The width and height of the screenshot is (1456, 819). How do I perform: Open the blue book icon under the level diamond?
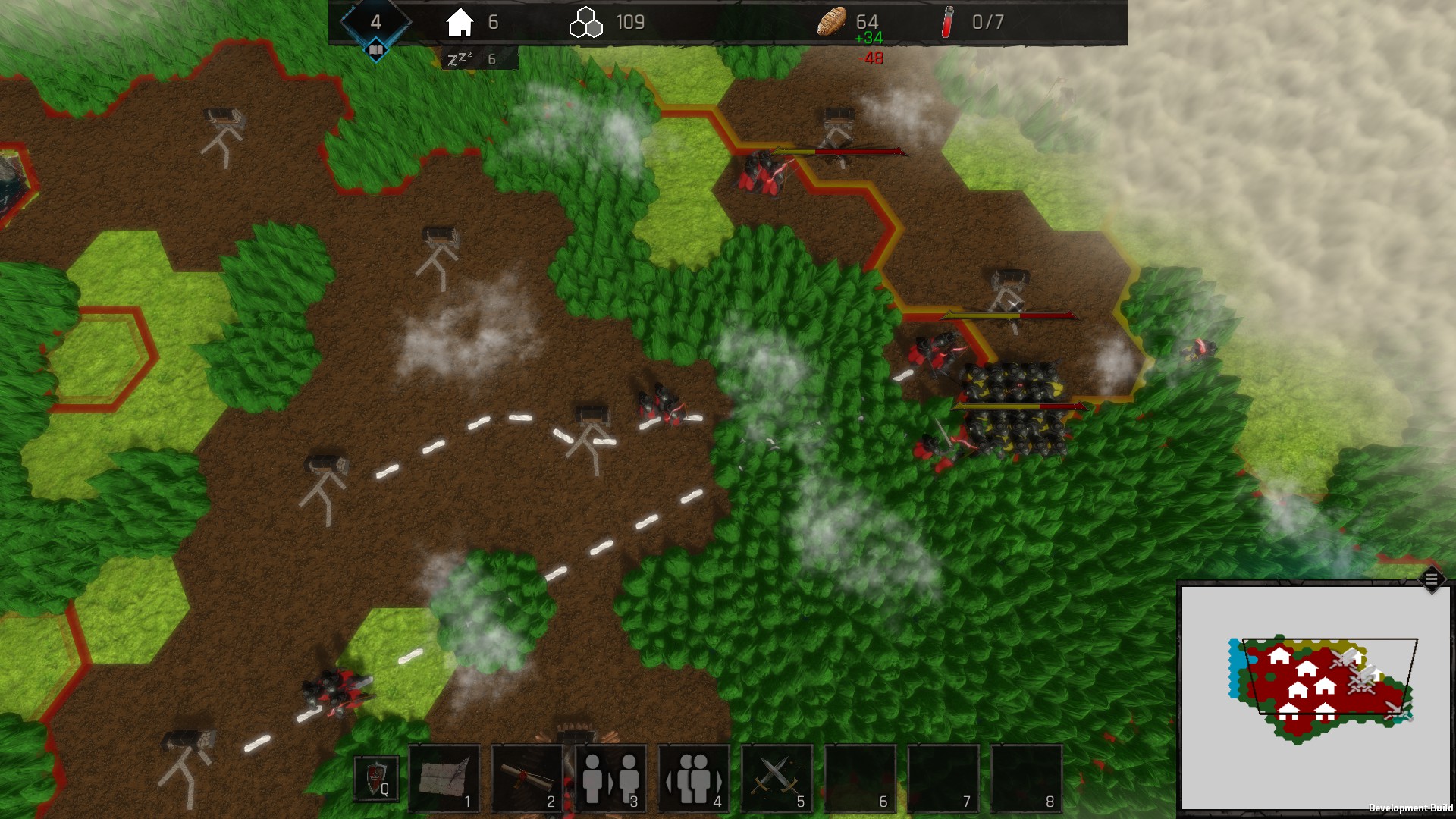[376, 51]
